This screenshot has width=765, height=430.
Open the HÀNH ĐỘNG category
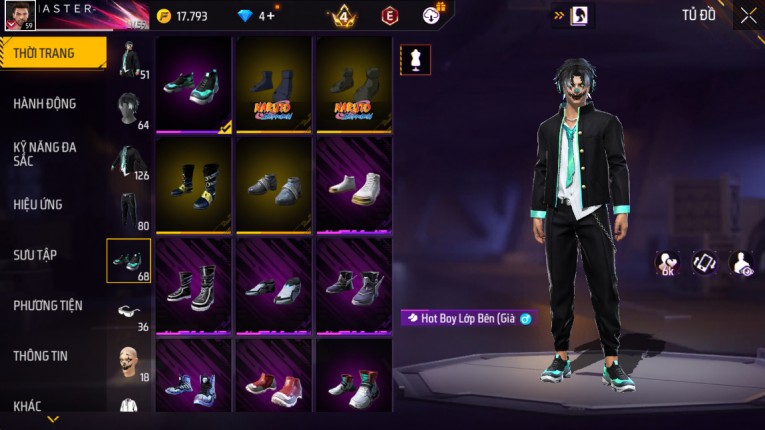coord(45,103)
